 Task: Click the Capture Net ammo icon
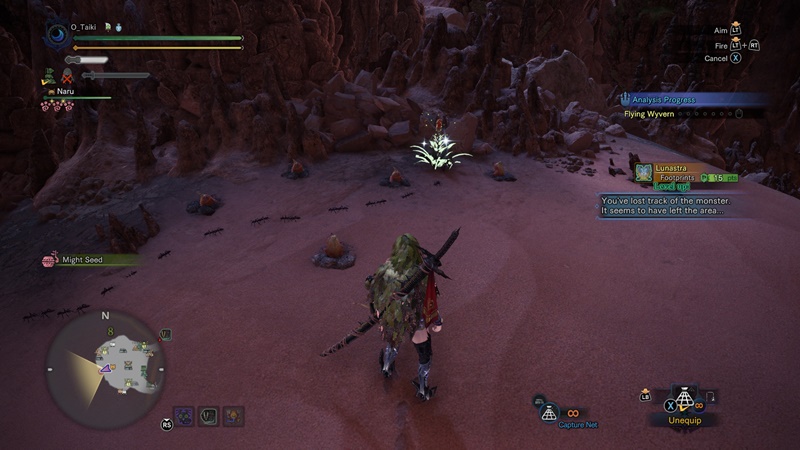click(548, 411)
